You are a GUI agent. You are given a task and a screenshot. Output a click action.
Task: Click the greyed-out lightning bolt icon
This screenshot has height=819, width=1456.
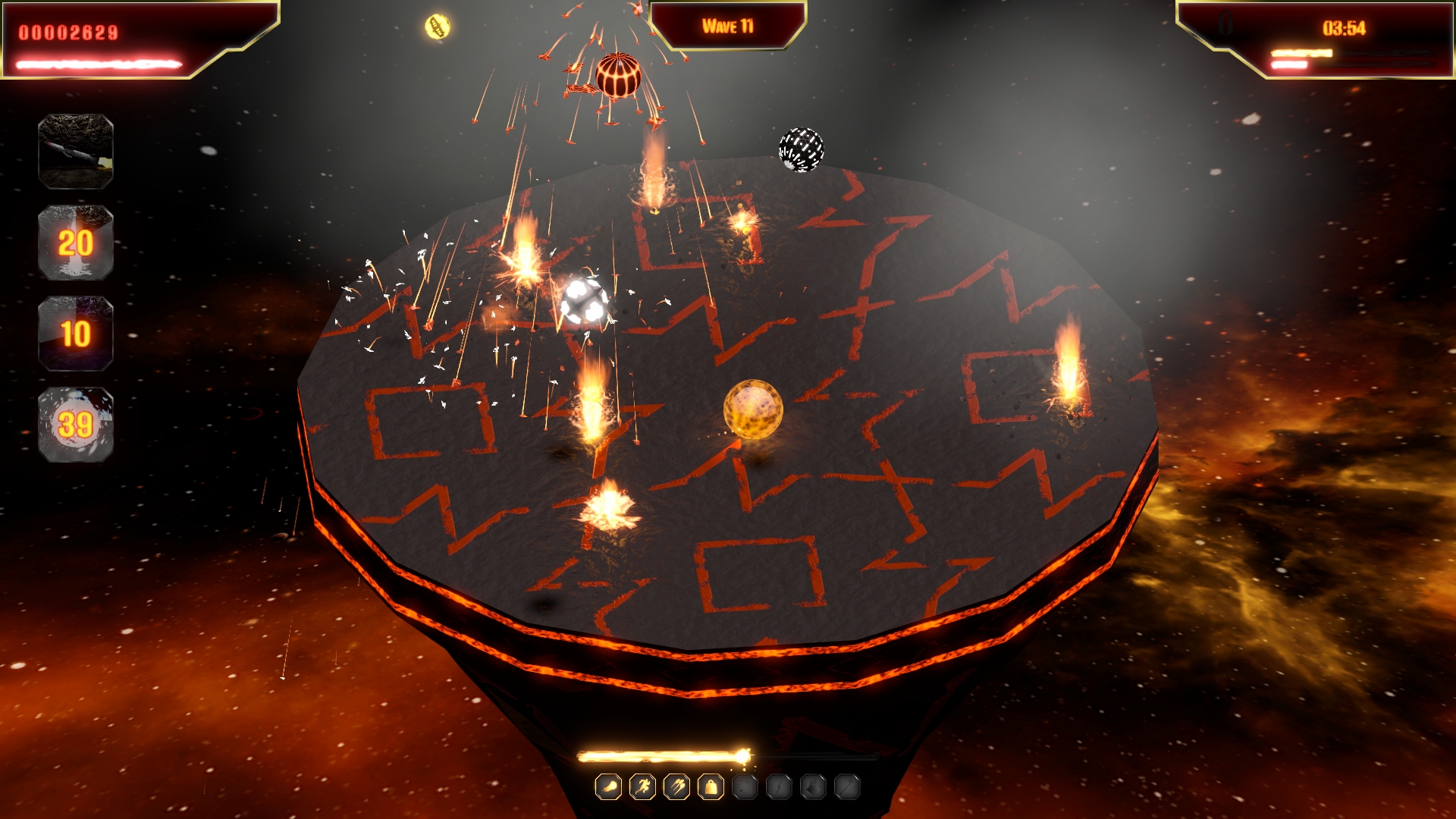[x=779, y=787]
